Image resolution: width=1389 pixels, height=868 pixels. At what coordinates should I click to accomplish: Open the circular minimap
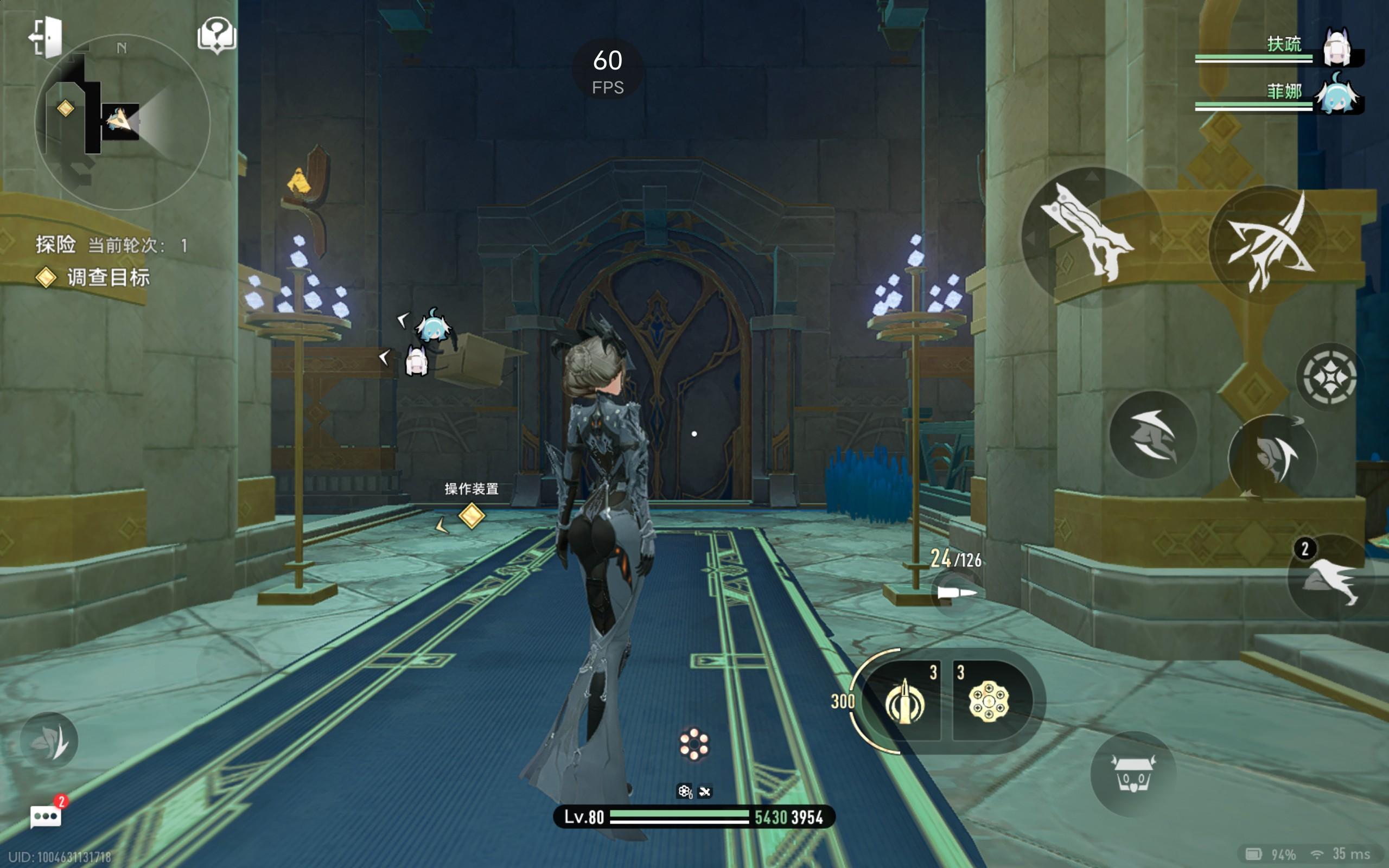click(x=122, y=122)
